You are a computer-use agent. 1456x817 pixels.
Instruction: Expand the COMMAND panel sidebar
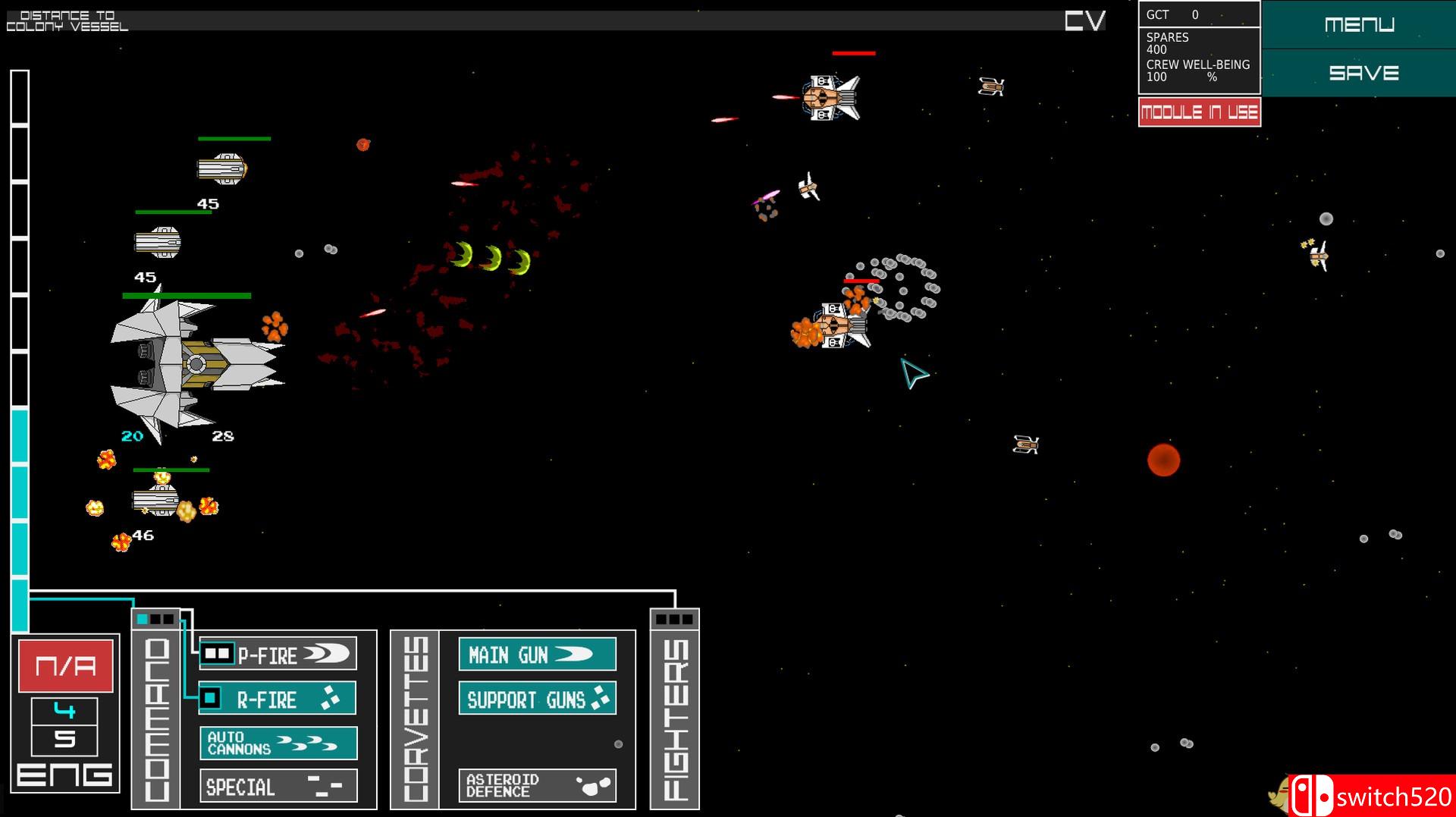[x=155, y=721]
